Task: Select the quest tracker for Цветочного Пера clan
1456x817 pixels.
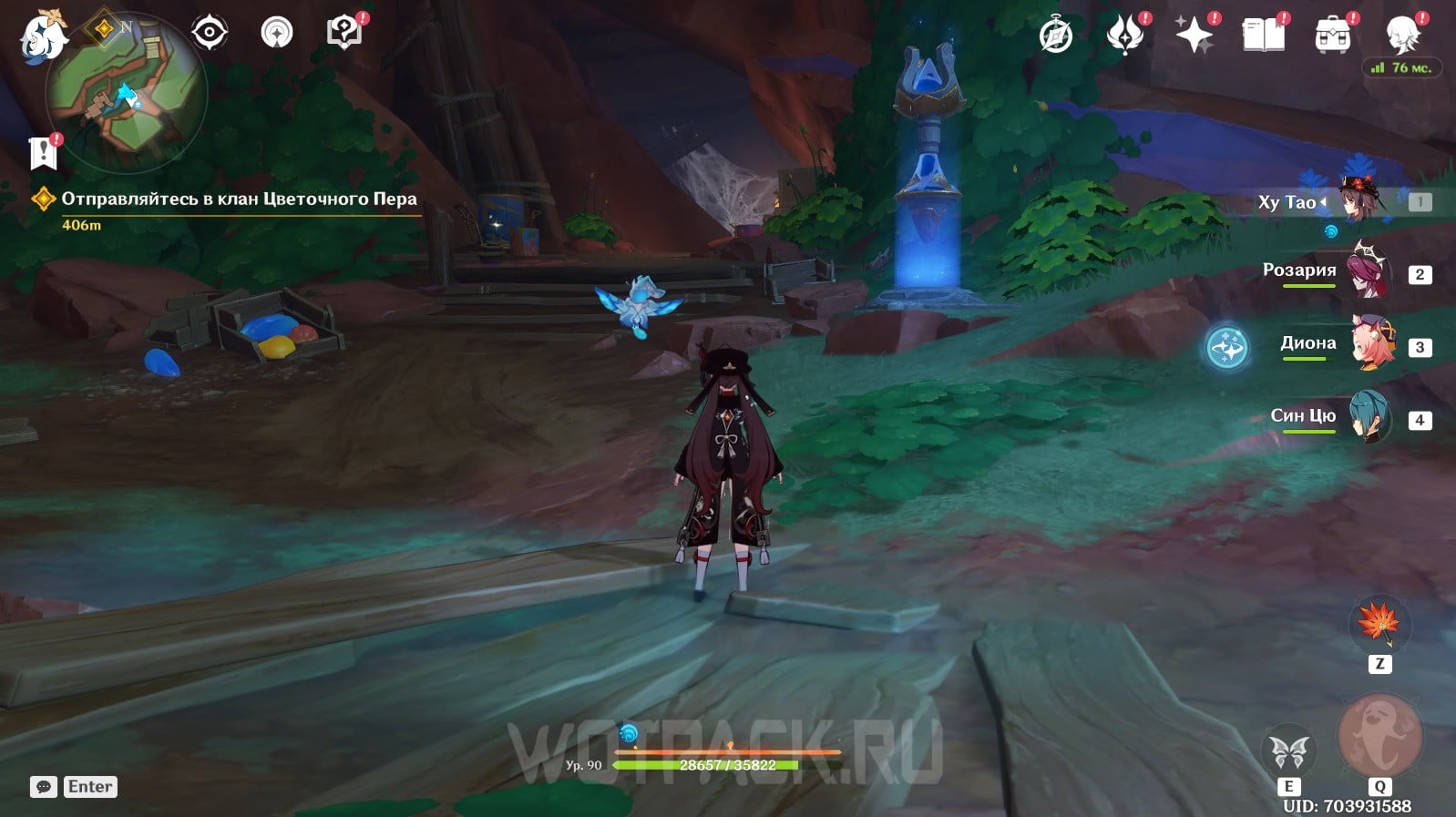Action: point(238,199)
